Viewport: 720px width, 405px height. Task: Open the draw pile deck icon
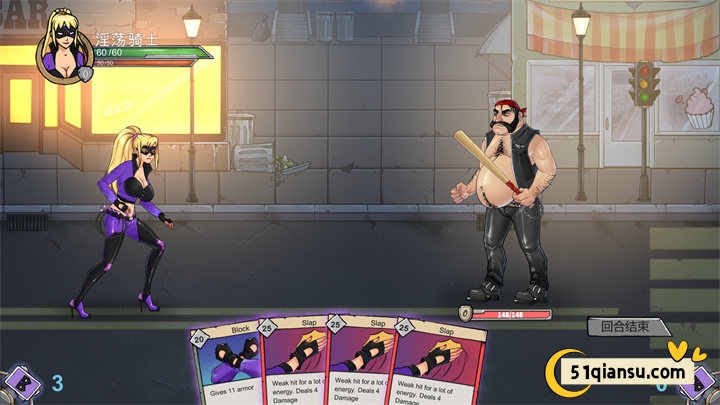[x=21, y=382]
